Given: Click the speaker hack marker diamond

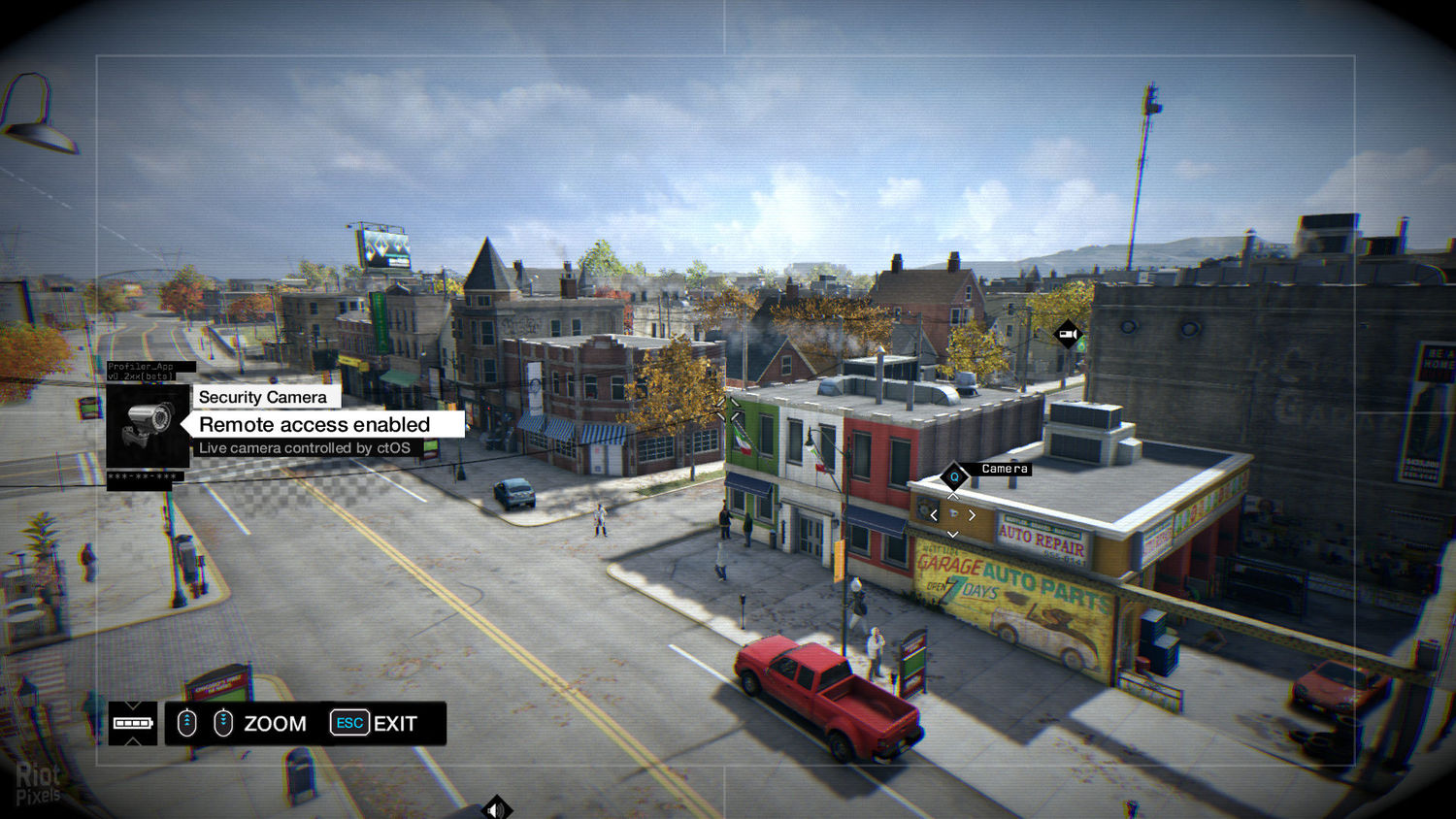Looking at the screenshot, I should click(x=496, y=808).
